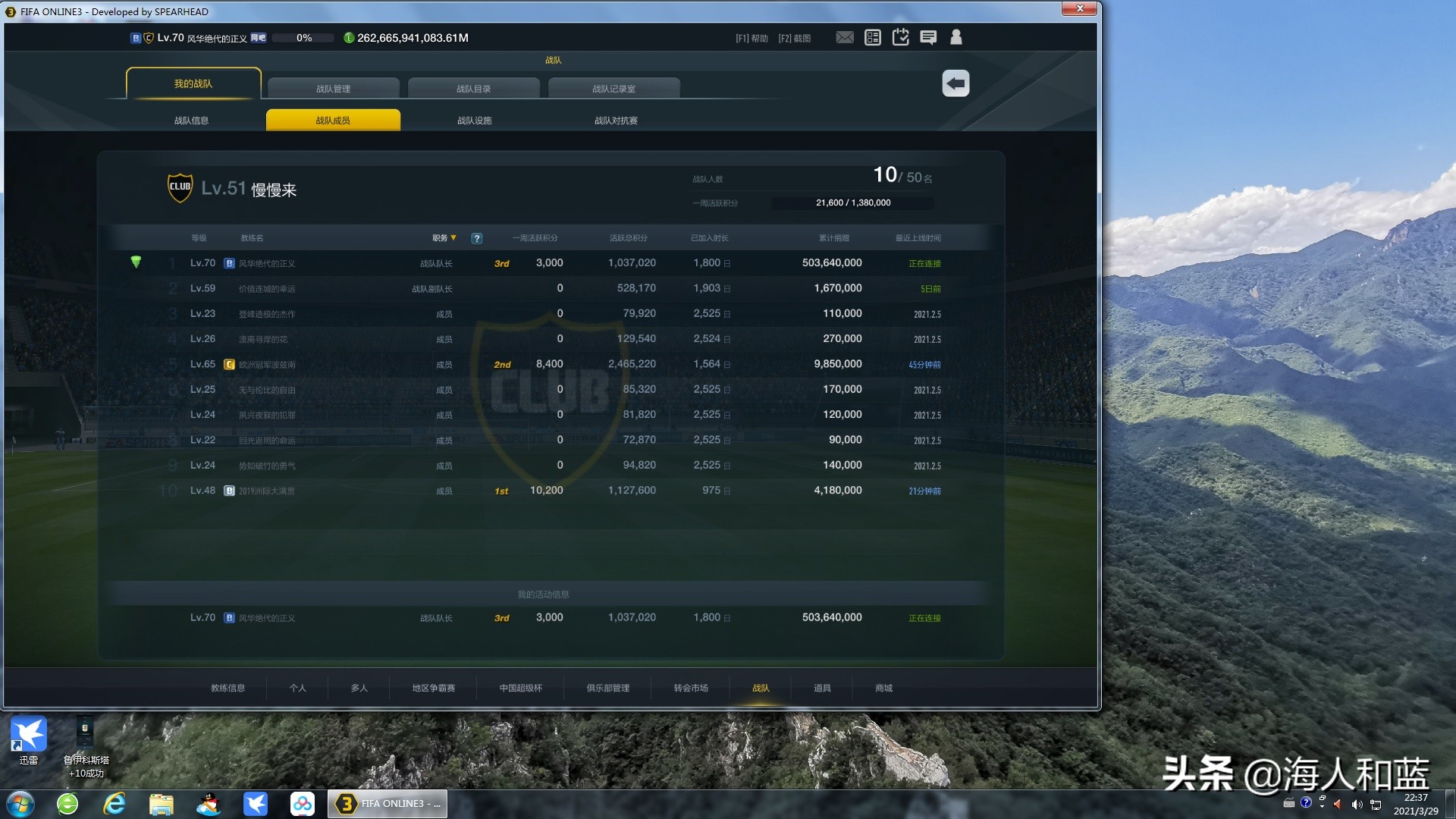Click the 0% experience progress bar

tap(303, 36)
